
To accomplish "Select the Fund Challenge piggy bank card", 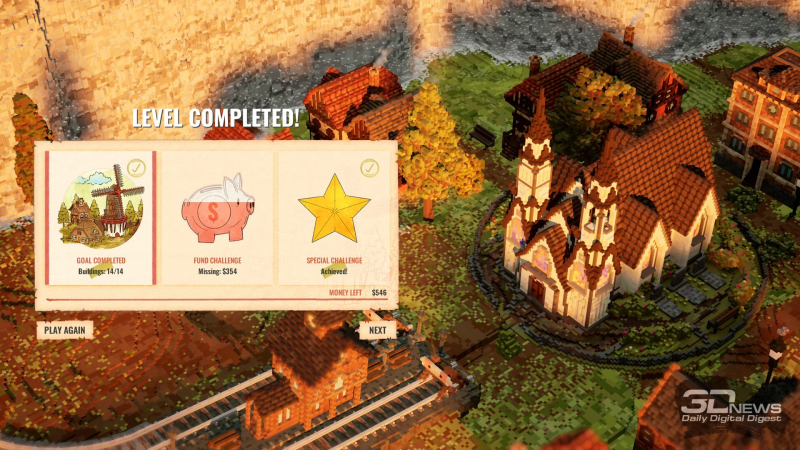I will 218,217.
